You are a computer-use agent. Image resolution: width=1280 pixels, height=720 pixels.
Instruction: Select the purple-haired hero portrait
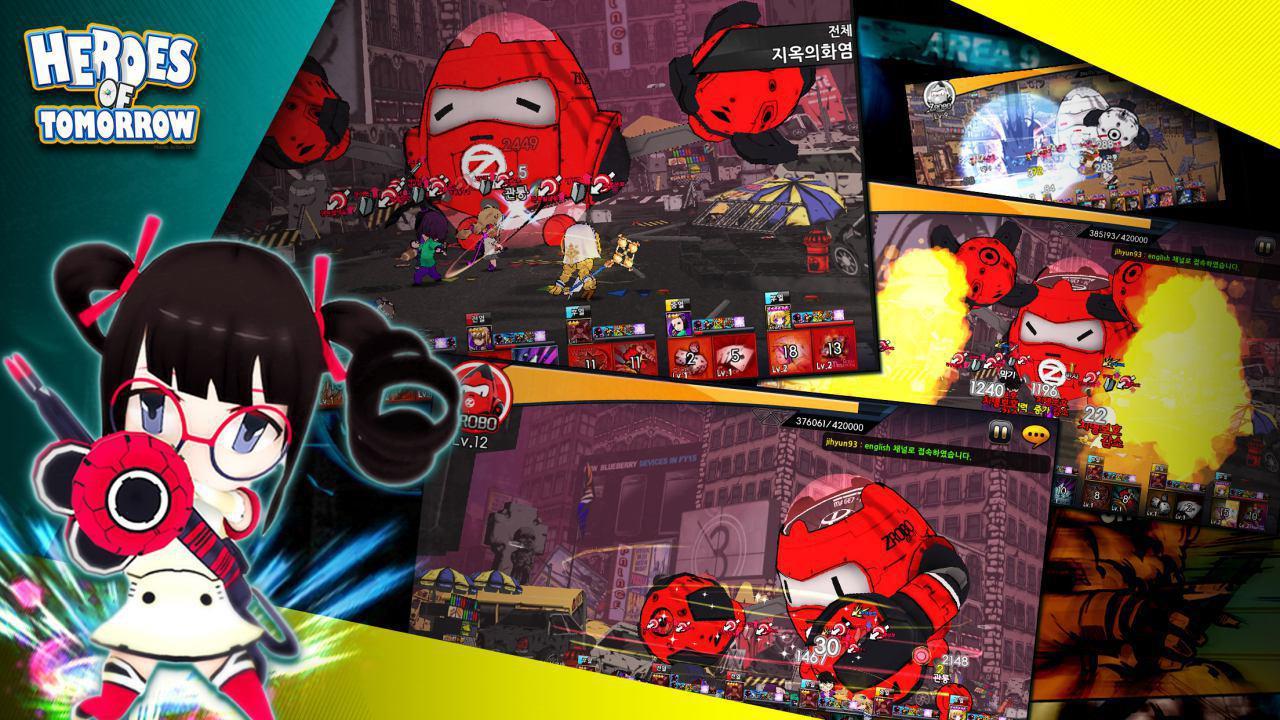point(677,325)
